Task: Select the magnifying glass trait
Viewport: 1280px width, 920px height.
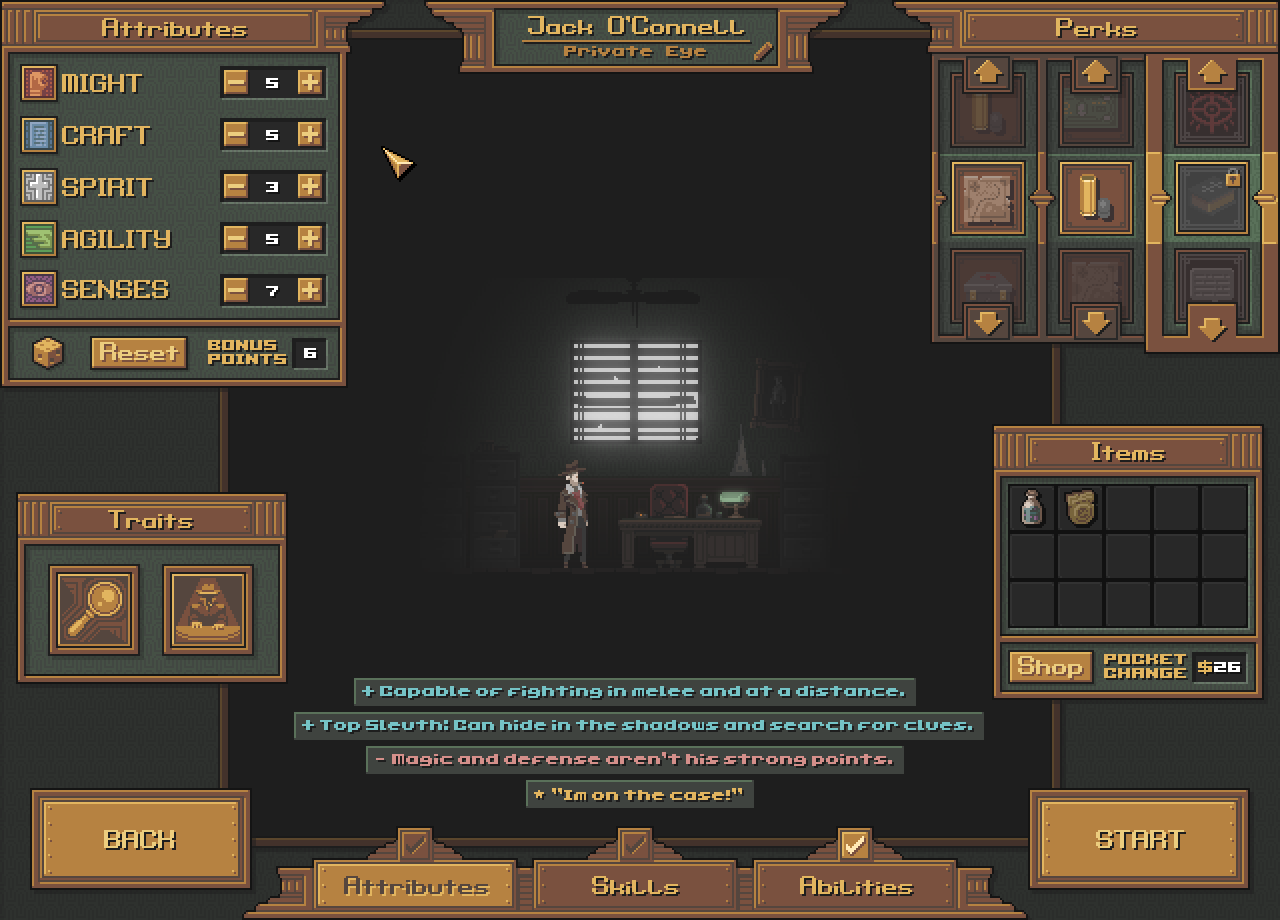Action: 94,609
